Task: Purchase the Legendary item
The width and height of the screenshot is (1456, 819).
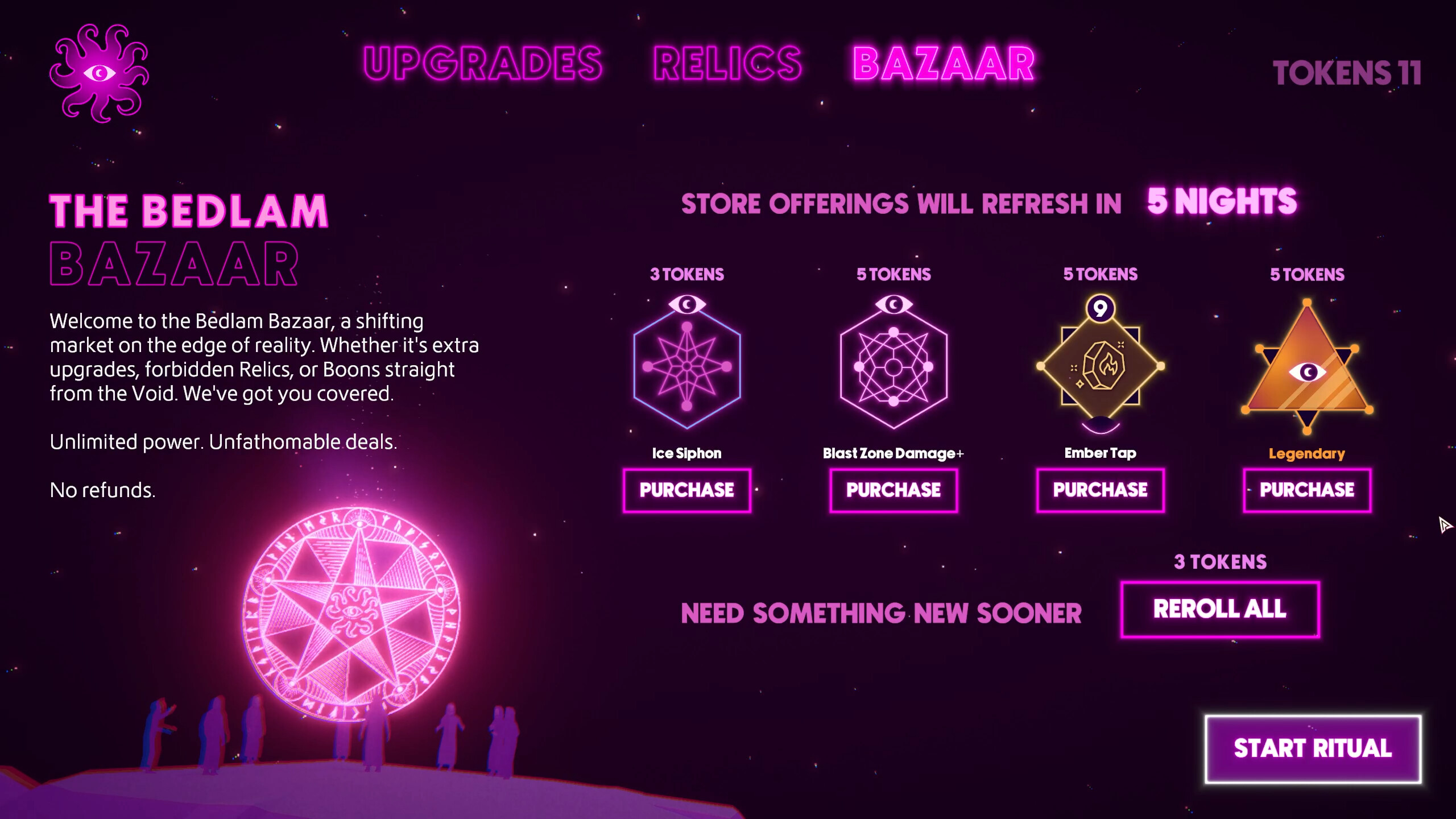Action: click(1306, 490)
